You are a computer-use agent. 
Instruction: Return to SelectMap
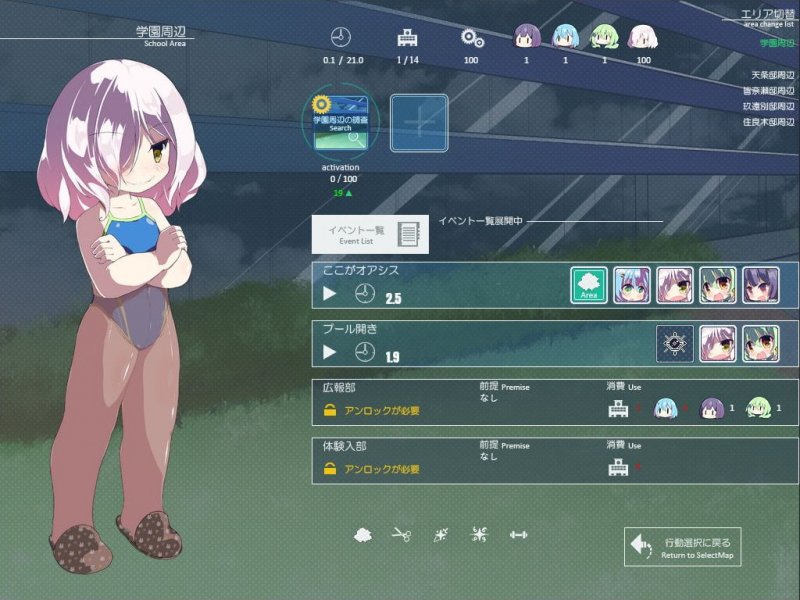(x=683, y=547)
